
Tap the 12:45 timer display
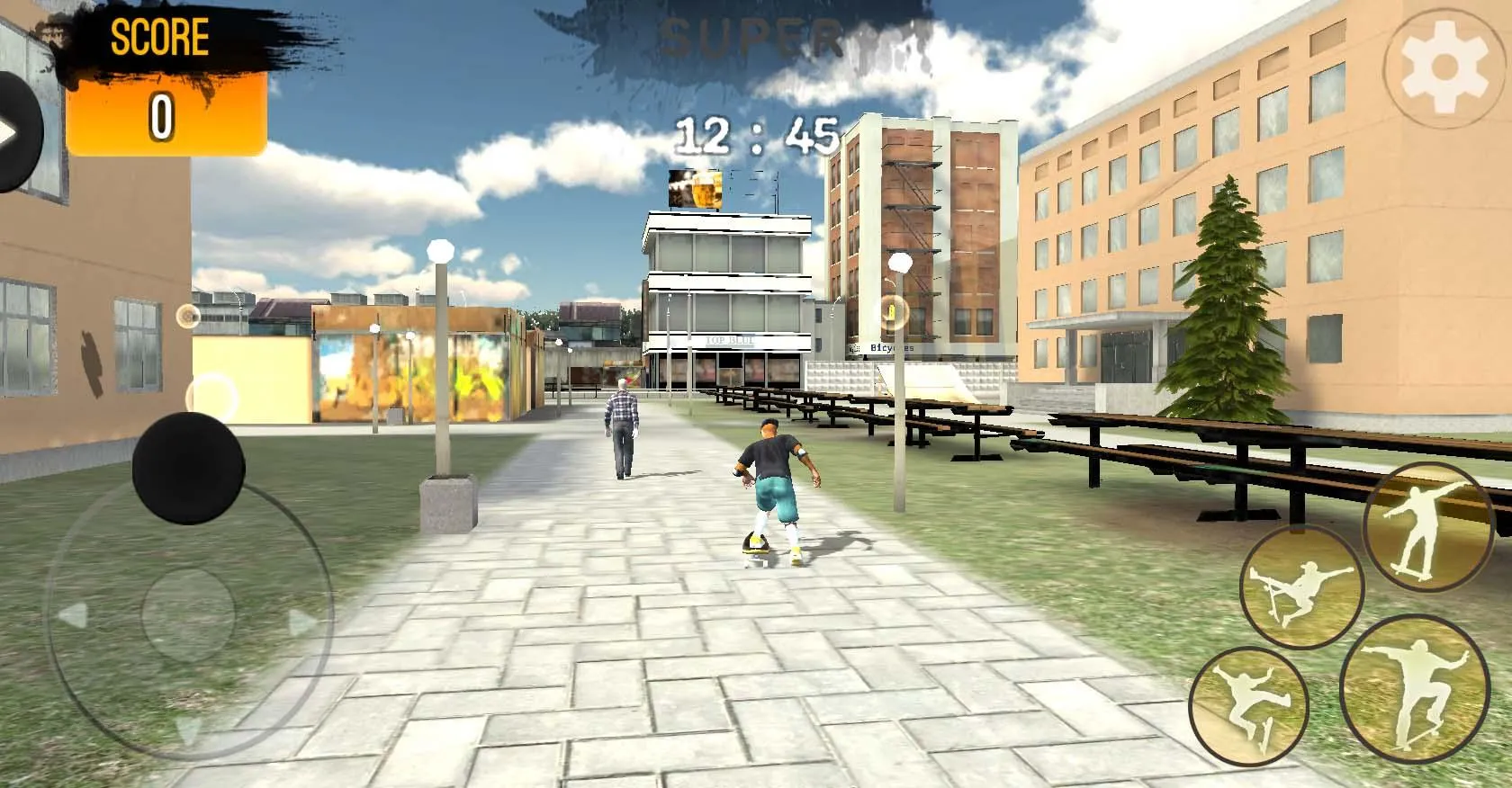click(x=759, y=135)
